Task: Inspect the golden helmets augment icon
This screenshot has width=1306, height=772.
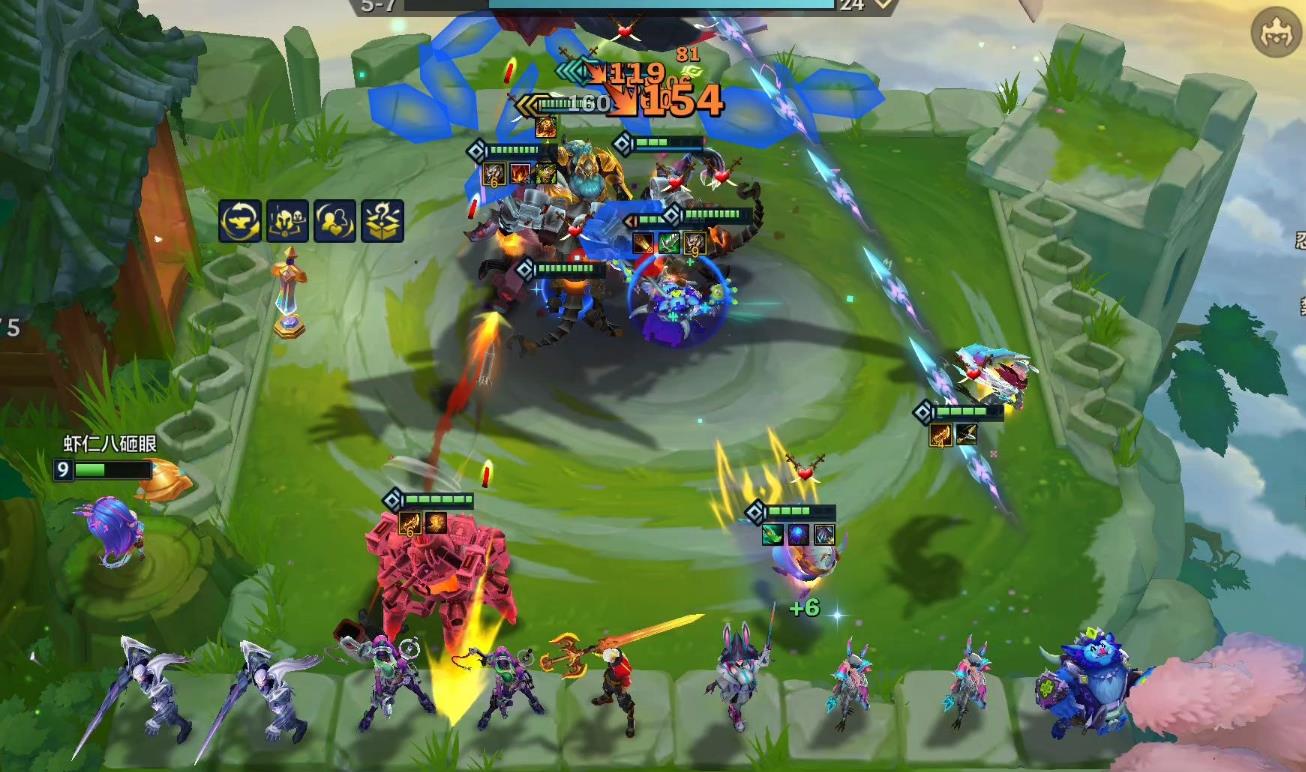Action: (x=287, y=221)
